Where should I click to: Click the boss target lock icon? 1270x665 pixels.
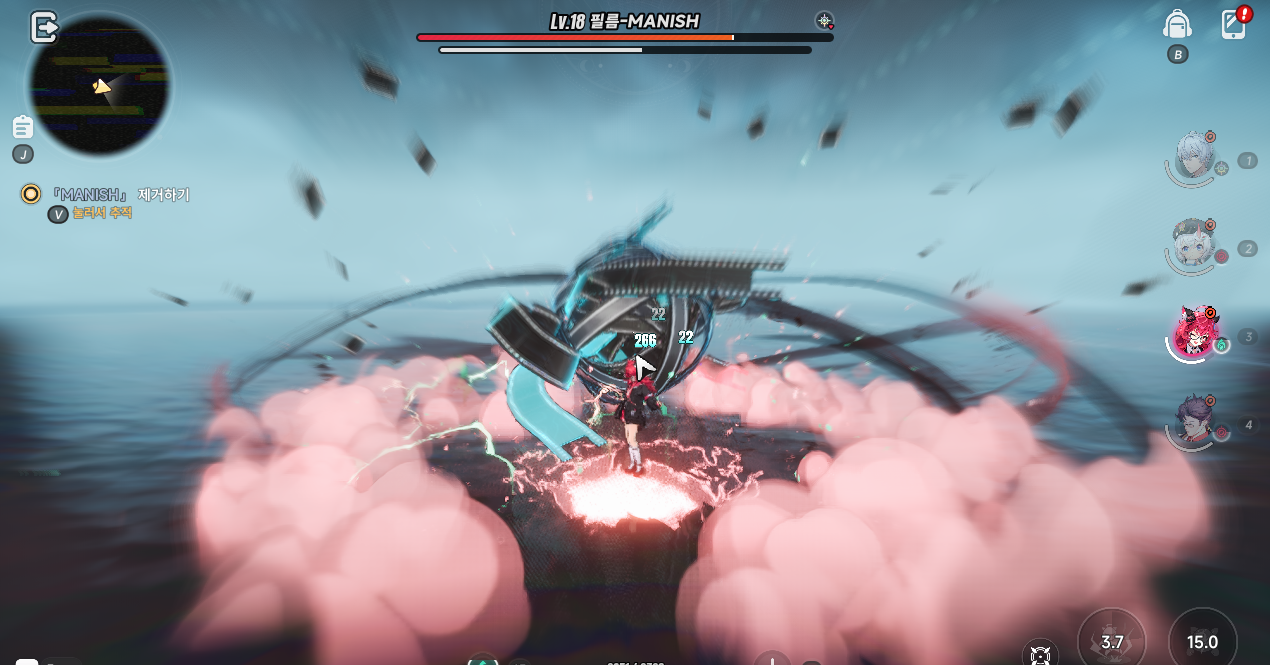[824, 21]
